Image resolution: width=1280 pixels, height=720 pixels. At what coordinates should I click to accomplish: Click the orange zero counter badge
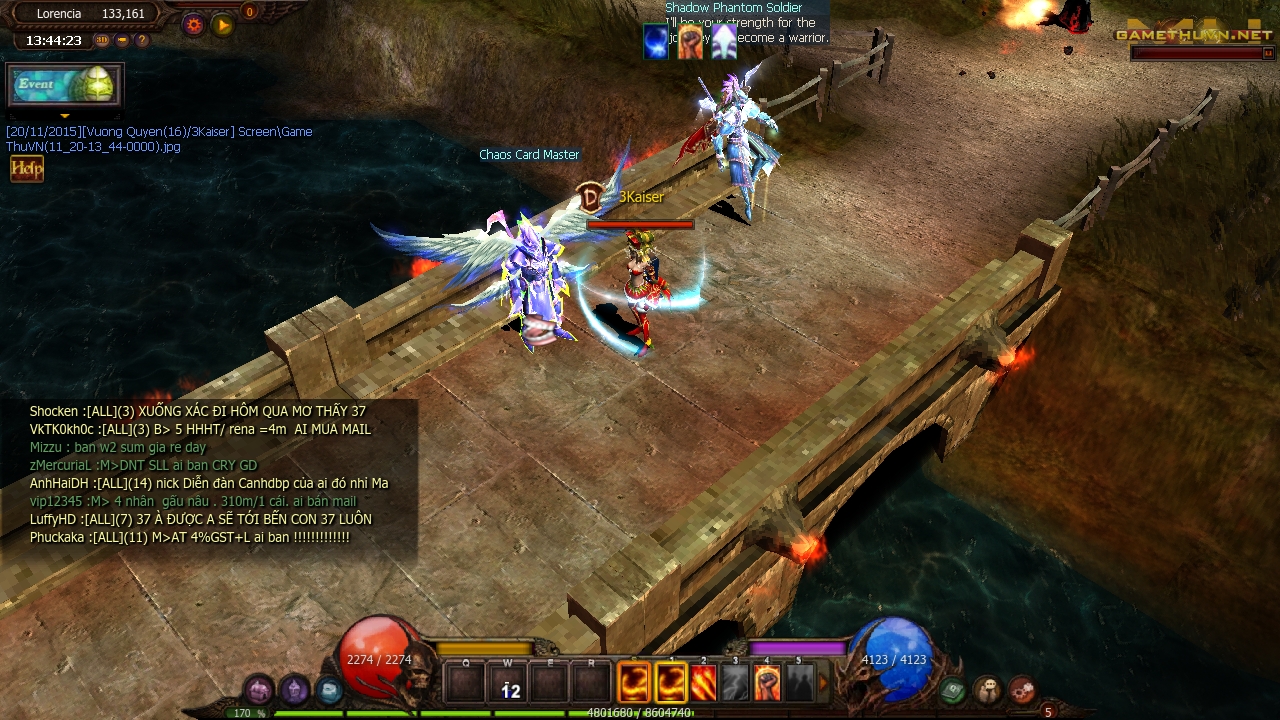tap(248, 12)
